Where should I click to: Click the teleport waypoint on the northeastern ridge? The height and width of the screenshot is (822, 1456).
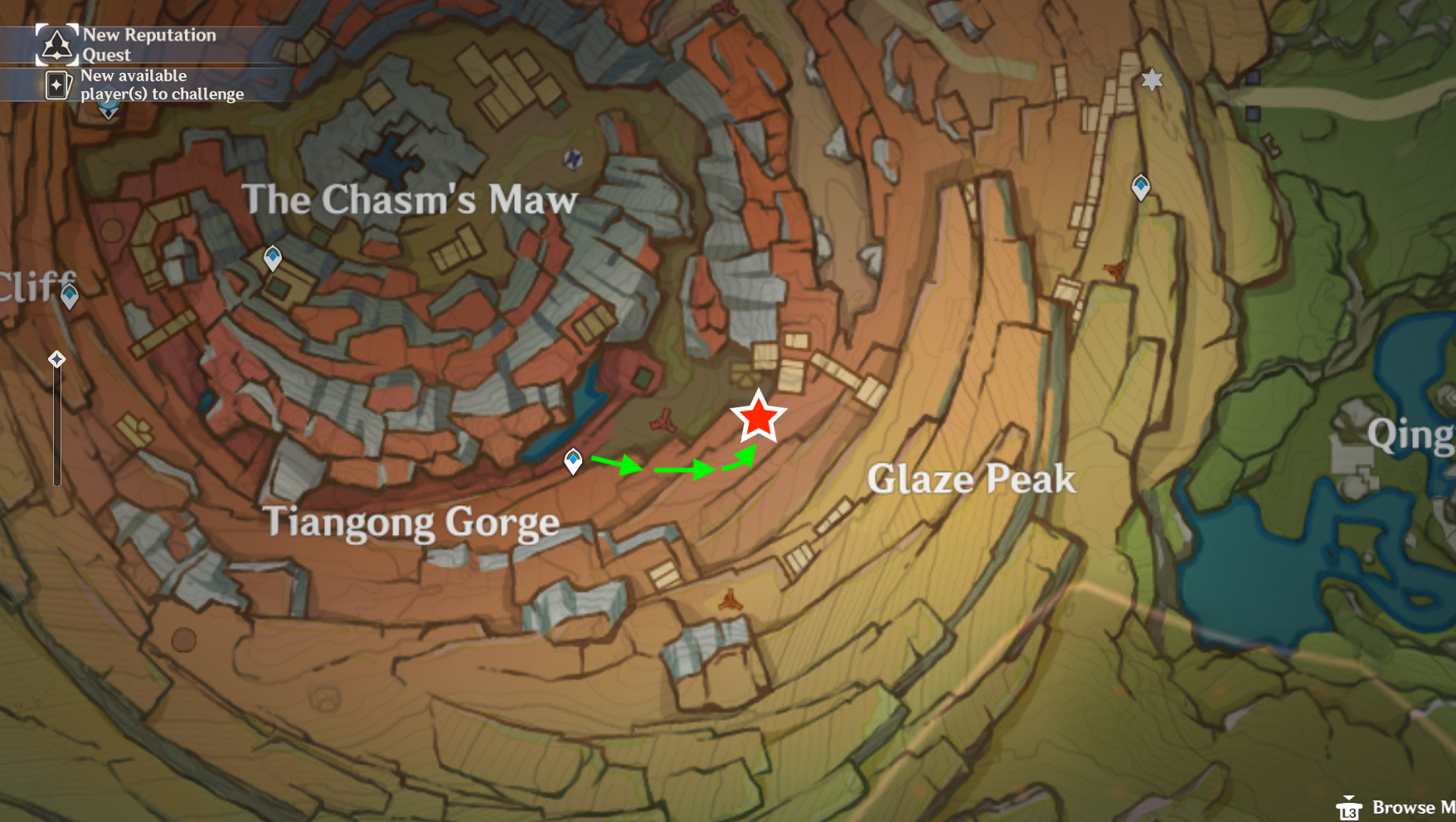tap(1141, 187)
